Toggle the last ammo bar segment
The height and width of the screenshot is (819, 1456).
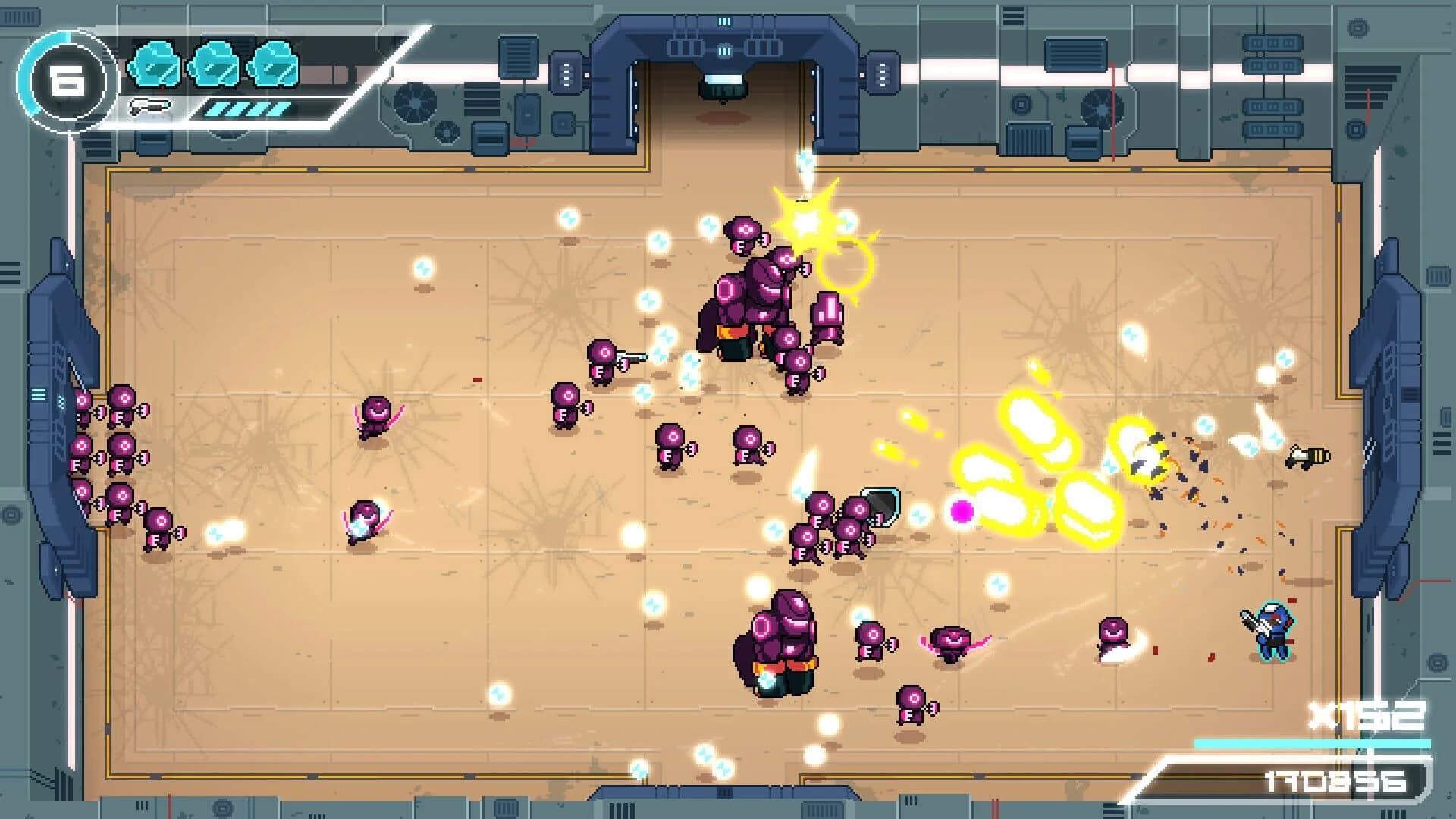point(278,111)
